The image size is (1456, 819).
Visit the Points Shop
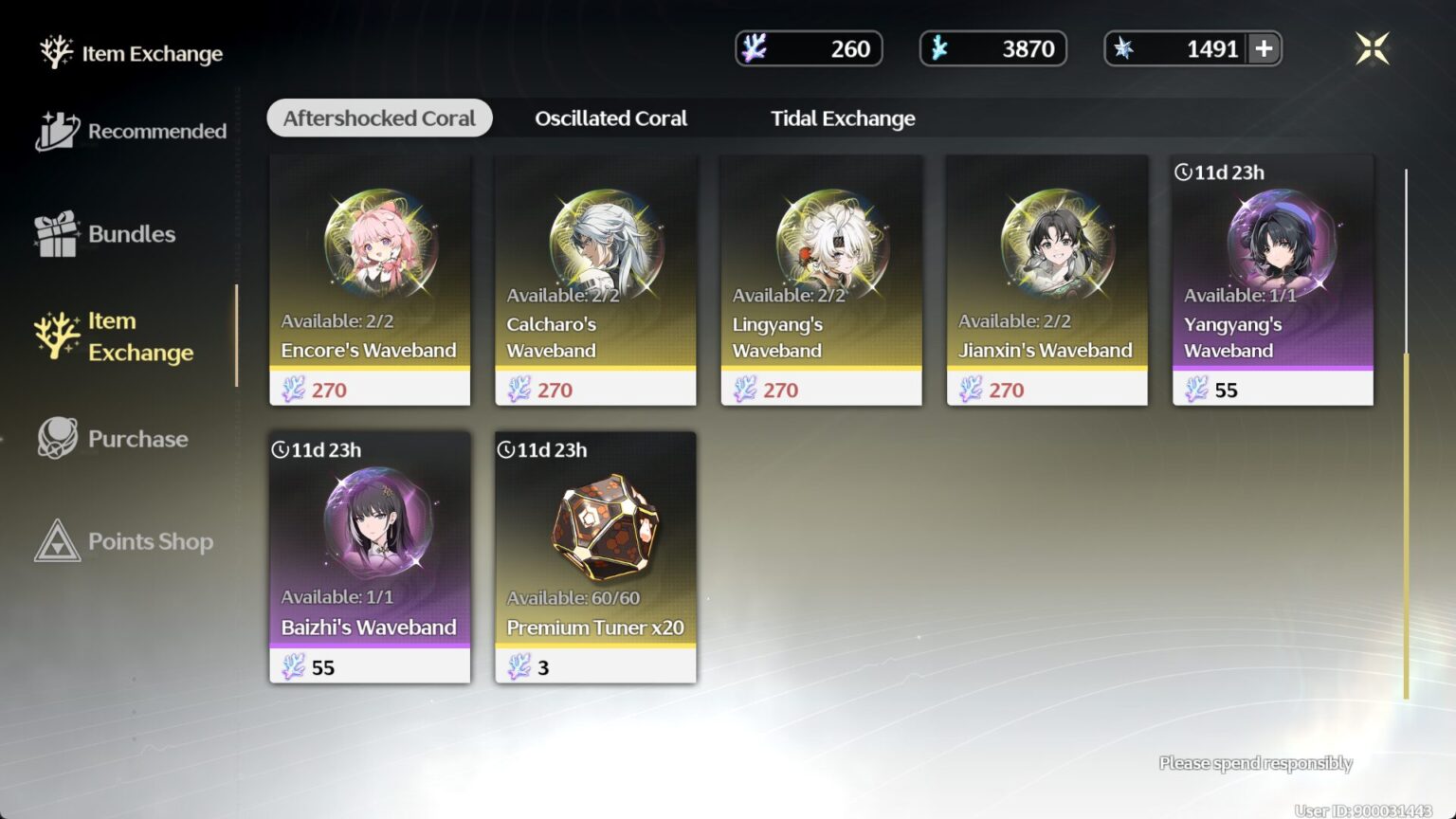tap(124, 541)
